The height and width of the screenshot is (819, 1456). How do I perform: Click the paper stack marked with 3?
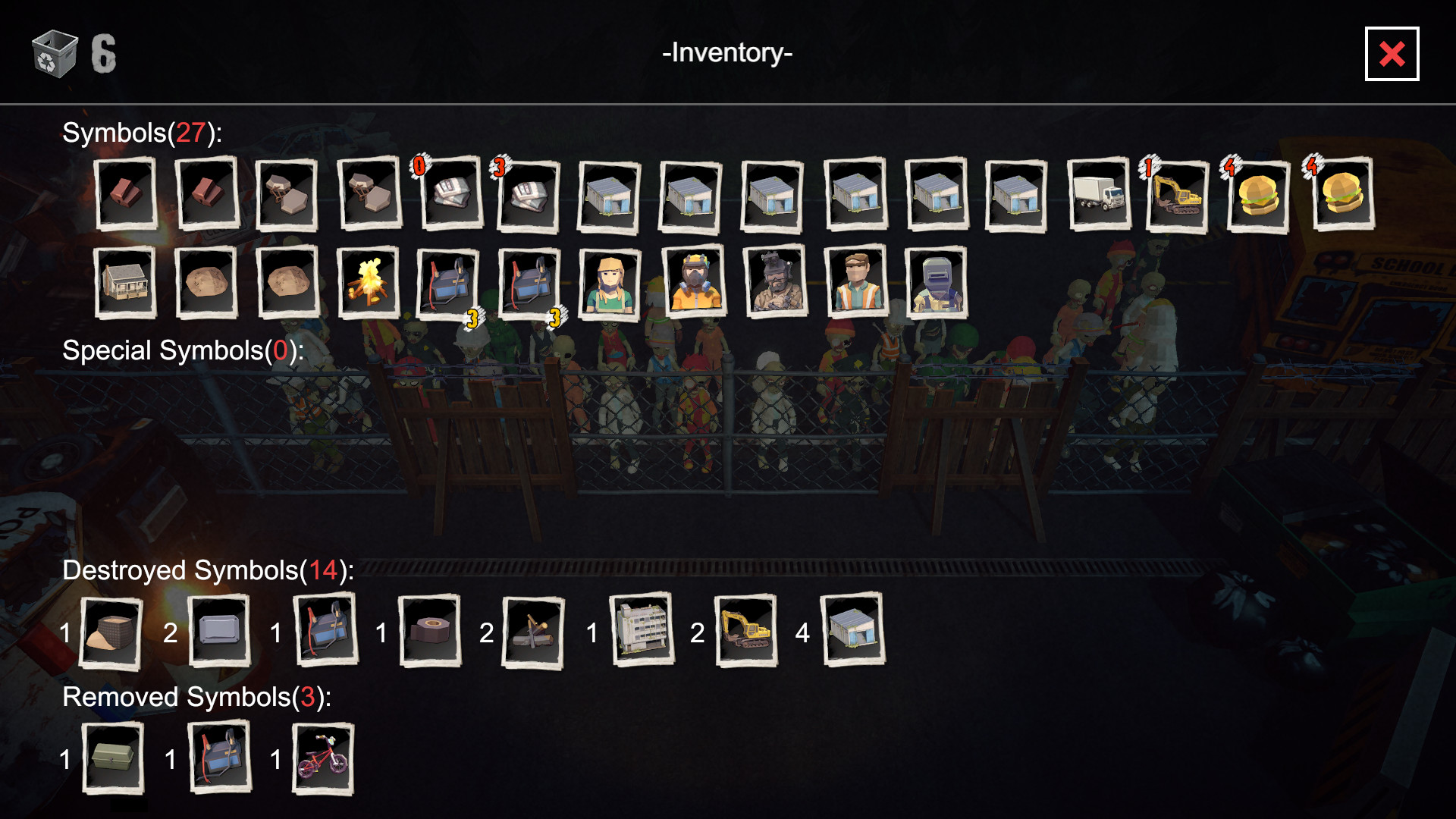tap(529, 196)
